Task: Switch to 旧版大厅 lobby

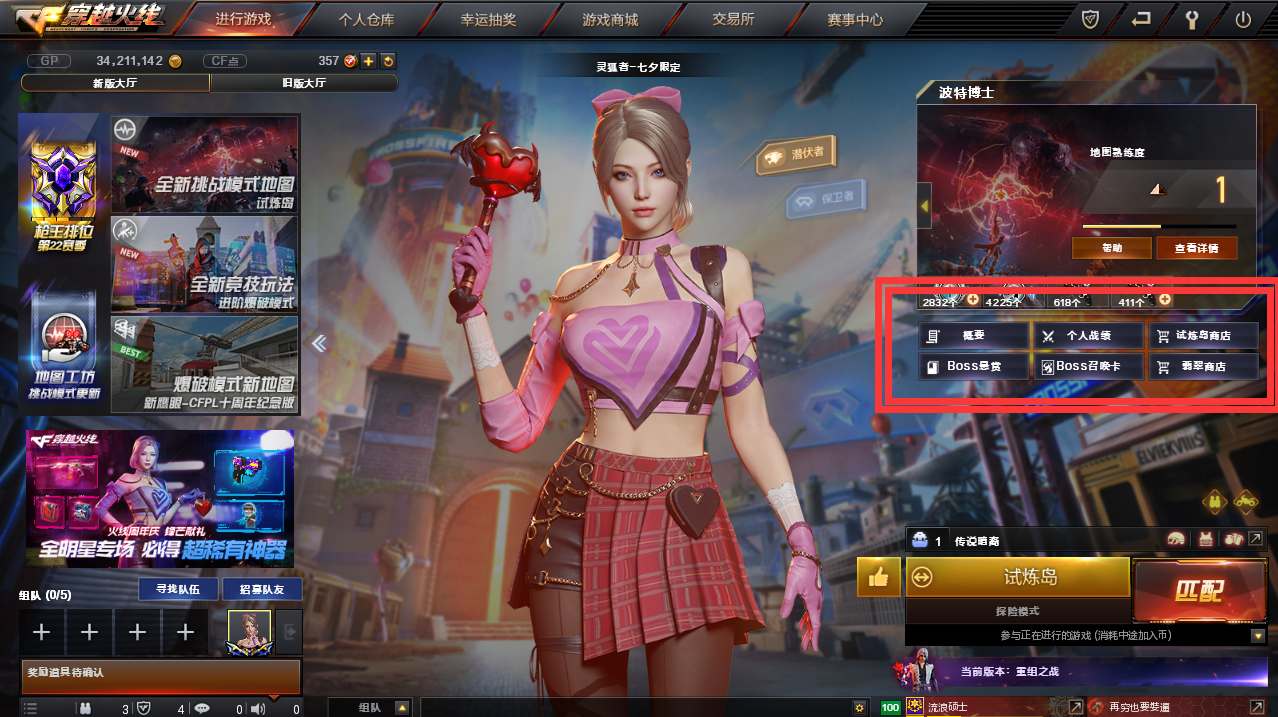Action: [304, 82]
